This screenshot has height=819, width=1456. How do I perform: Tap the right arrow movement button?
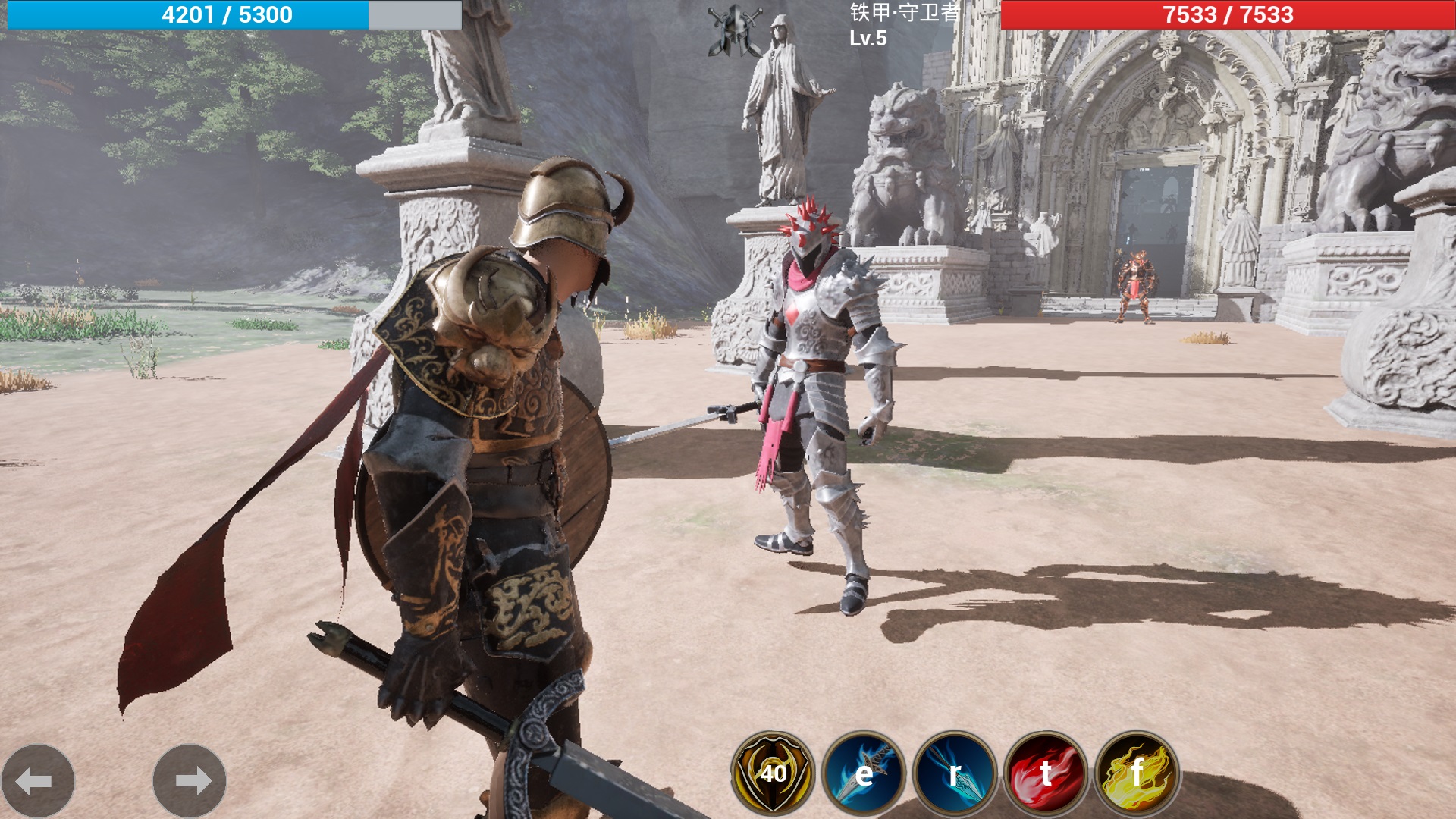pos(190,780)
